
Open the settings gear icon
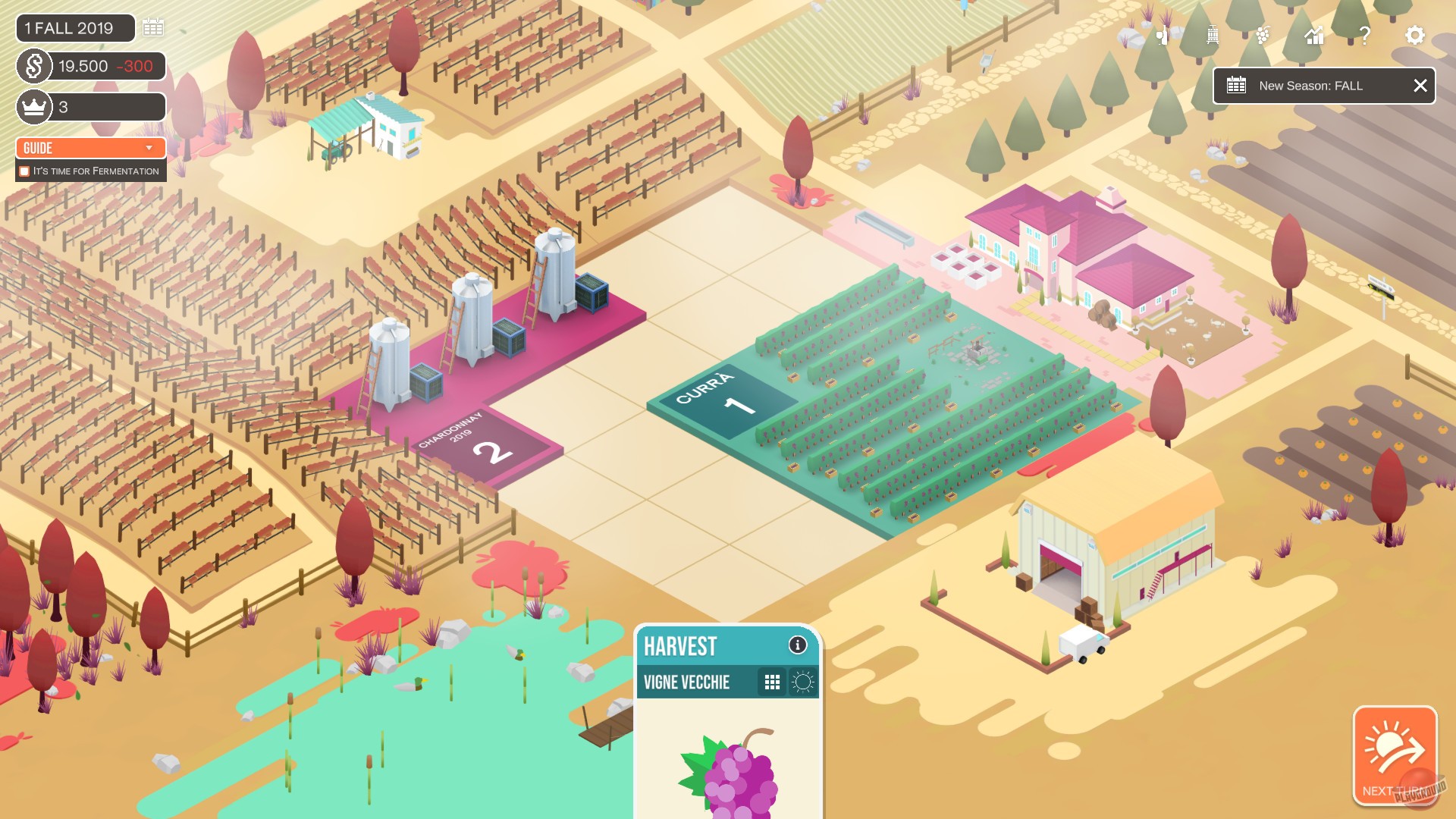(x=1414, y=35)
